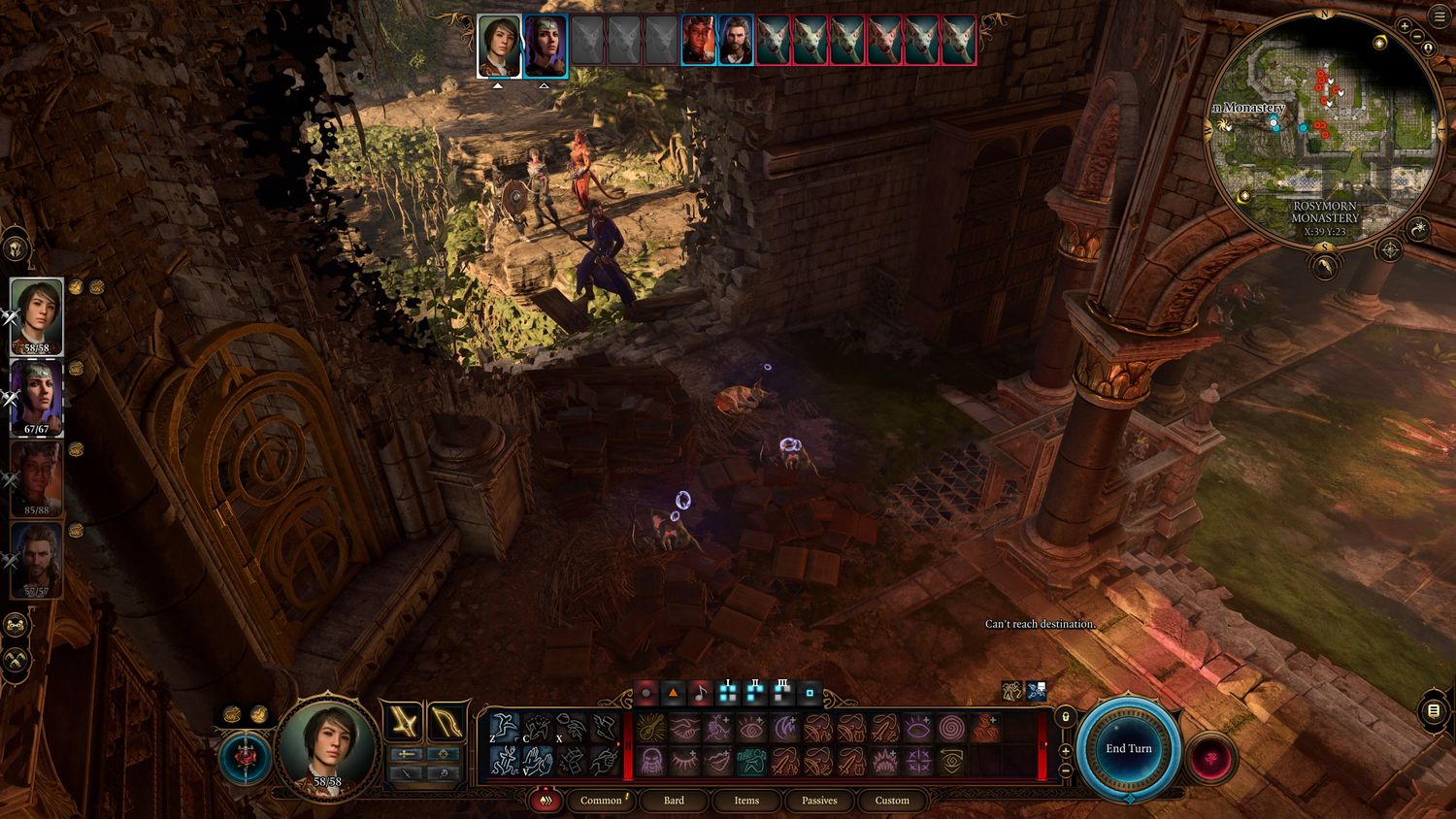This screenshot has height=819, width=1456.
Task: End the current combat turn
Action: coord(1128,748)
